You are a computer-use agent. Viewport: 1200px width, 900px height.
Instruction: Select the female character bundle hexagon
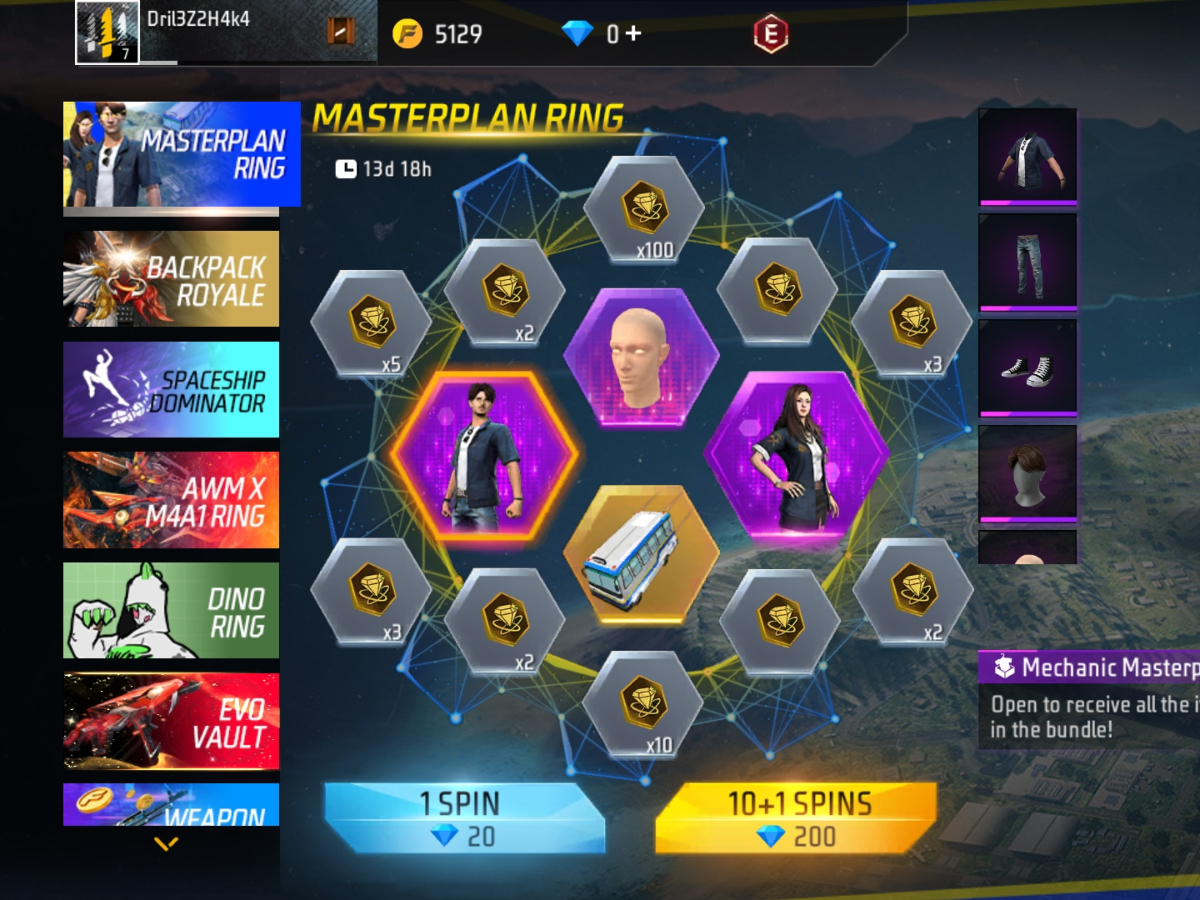click(796, 456)
